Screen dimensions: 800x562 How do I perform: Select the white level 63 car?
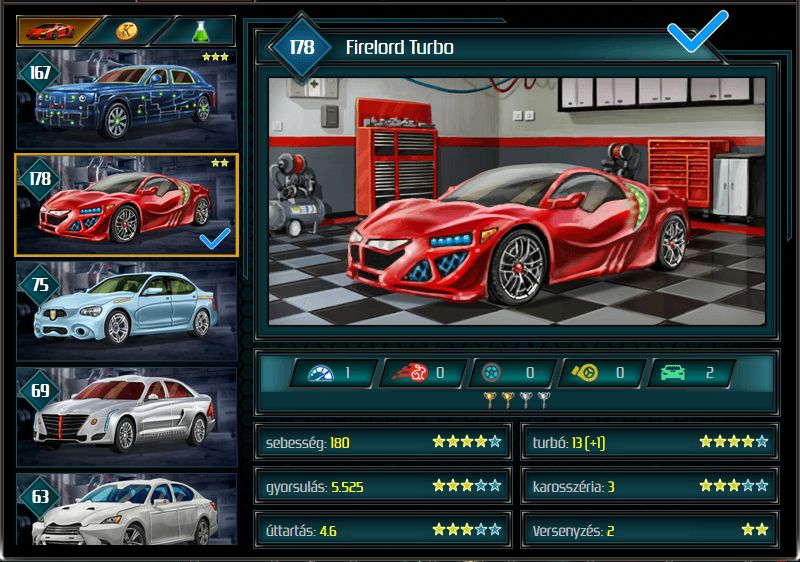pos(126,510)
